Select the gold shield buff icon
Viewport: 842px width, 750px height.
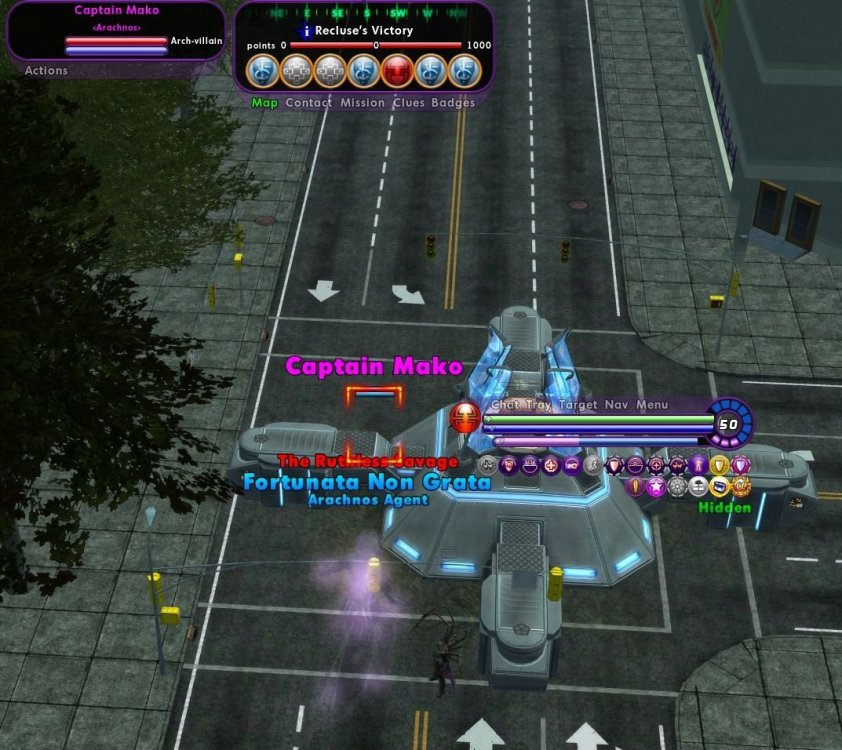coord(719,465)
